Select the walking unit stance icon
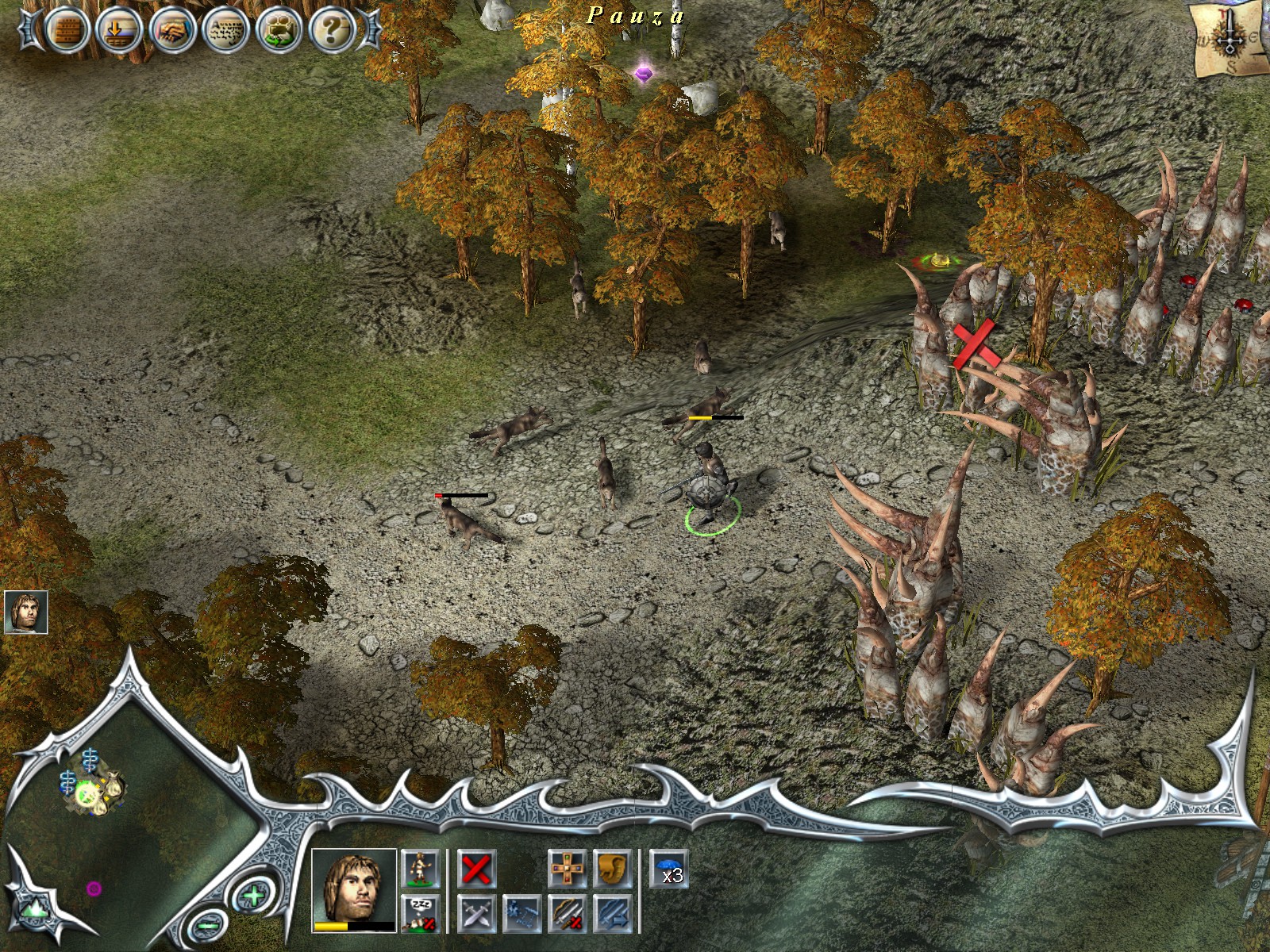Image resolution: width=1270 pixels, height=952 pixels. [420, 869]
